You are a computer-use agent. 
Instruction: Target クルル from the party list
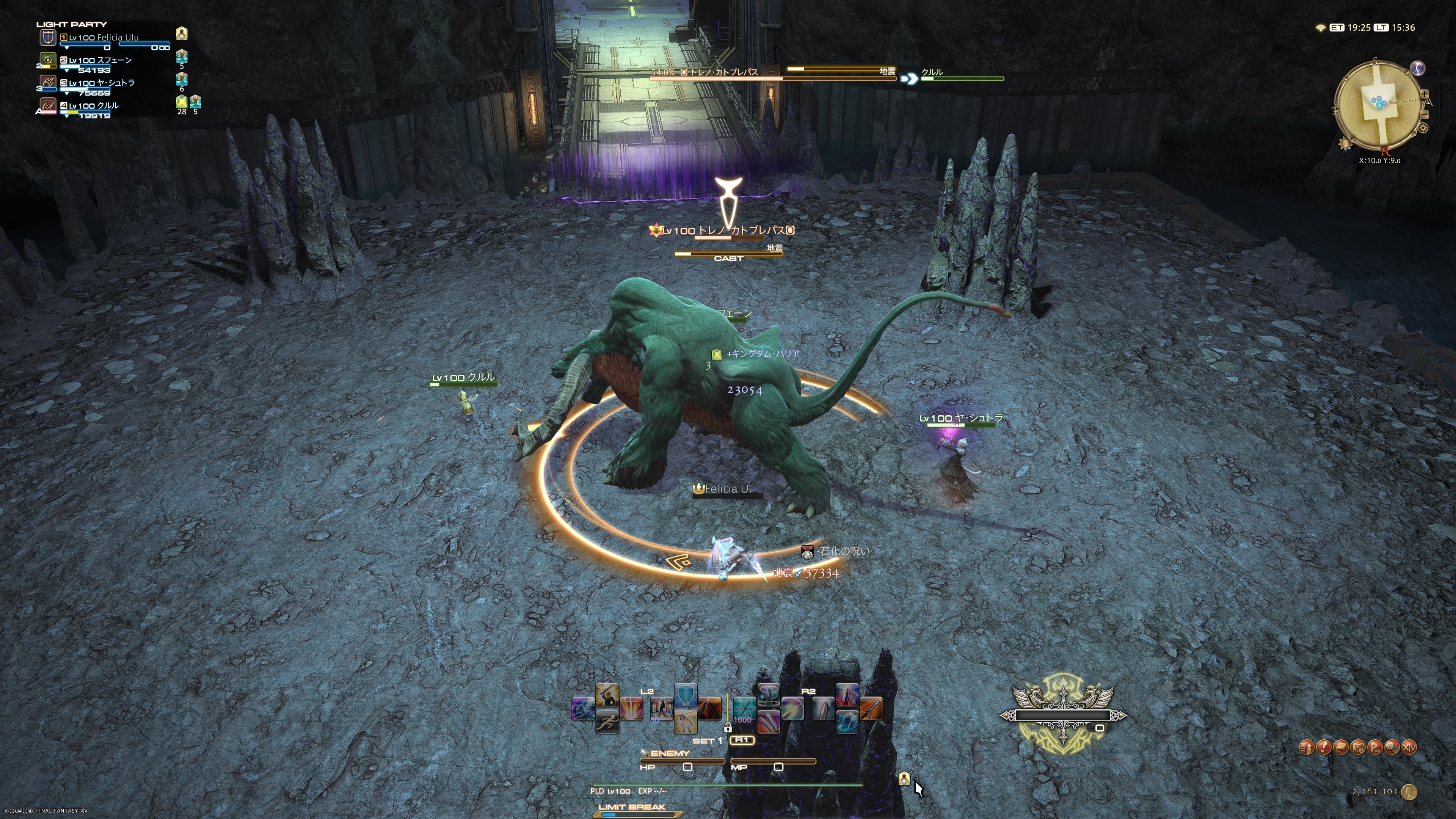[94, 106]
